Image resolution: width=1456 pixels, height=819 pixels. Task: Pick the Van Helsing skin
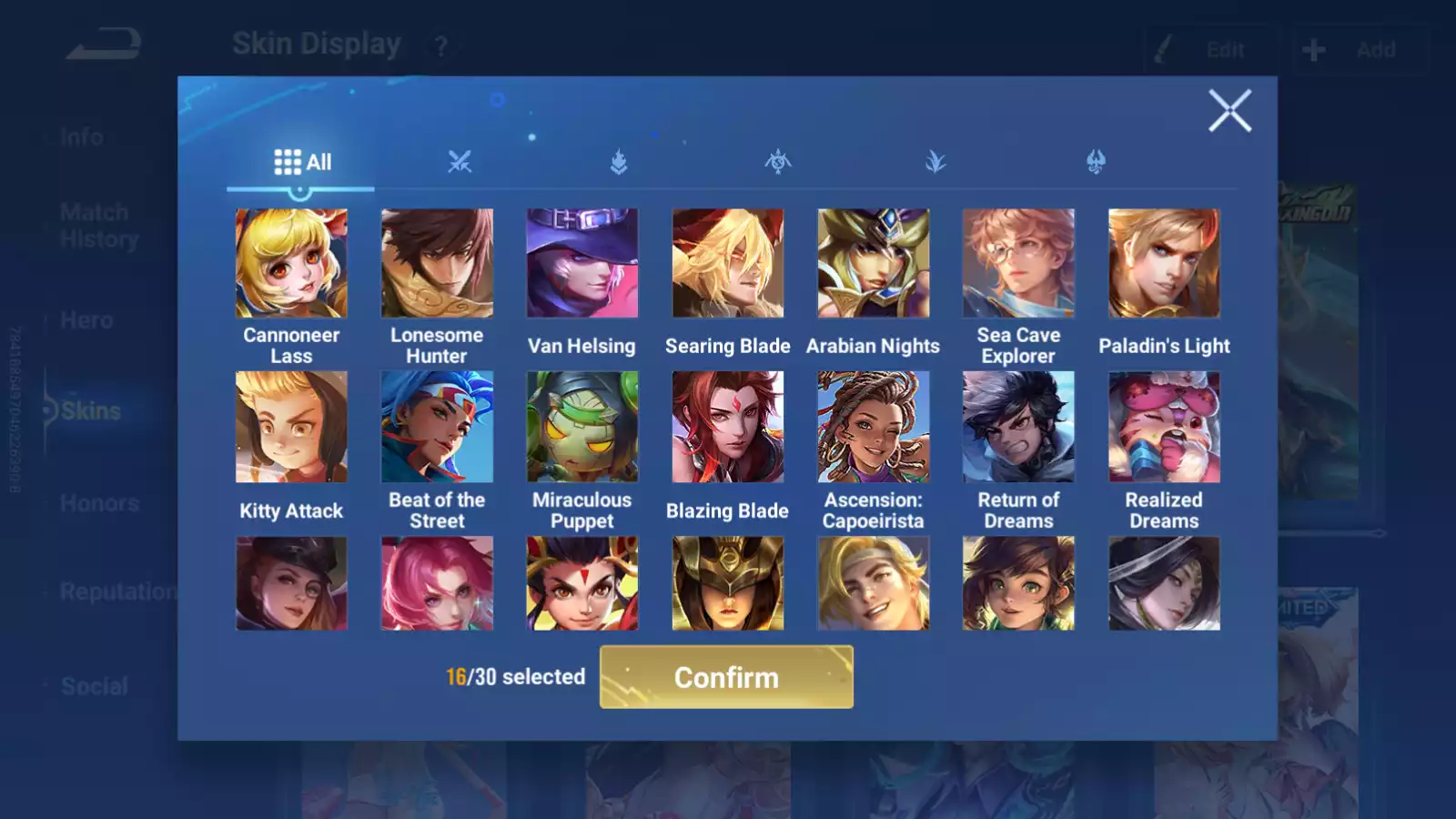pos(582,264)
